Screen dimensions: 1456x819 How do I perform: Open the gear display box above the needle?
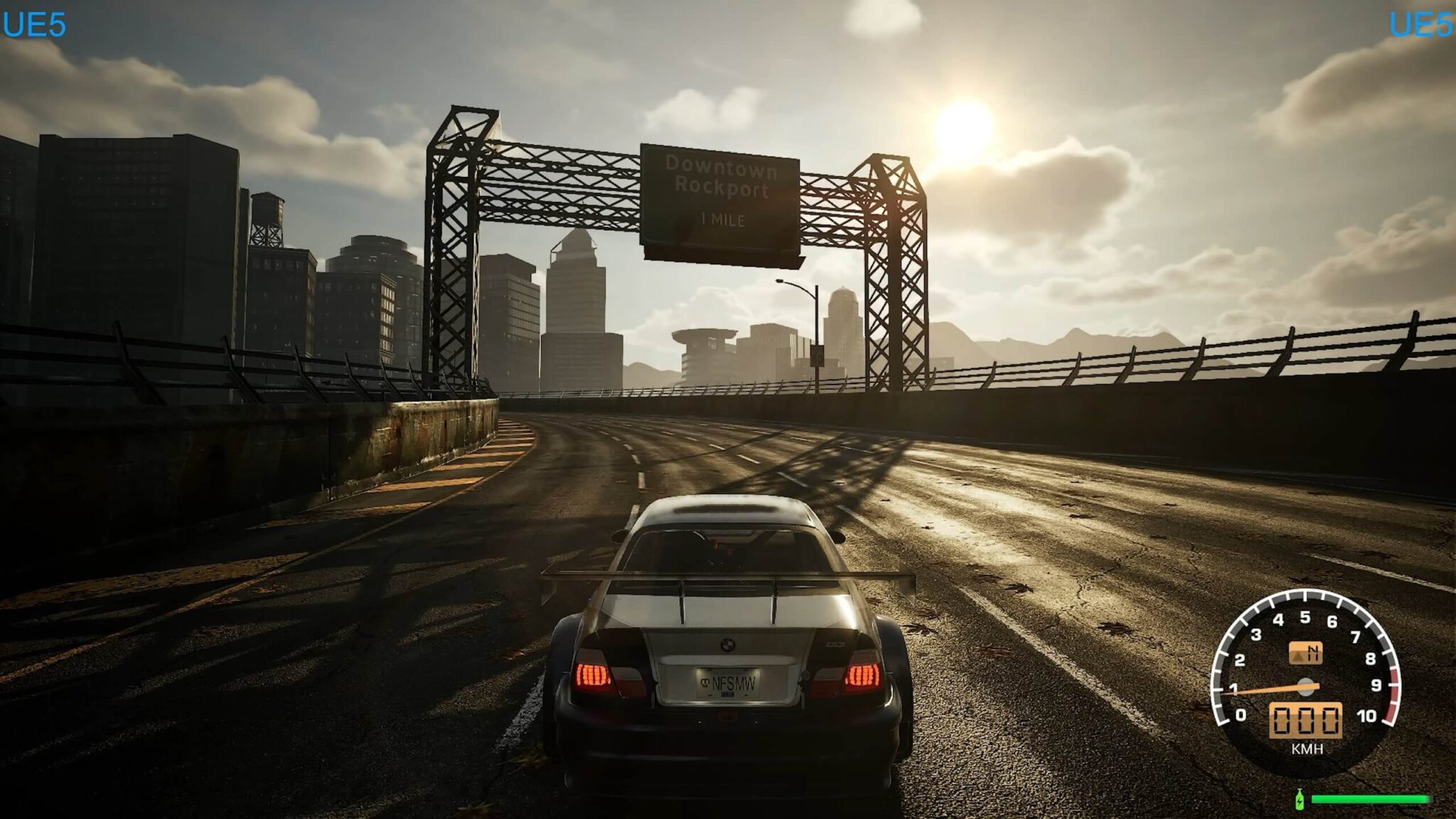[1306, 653]
